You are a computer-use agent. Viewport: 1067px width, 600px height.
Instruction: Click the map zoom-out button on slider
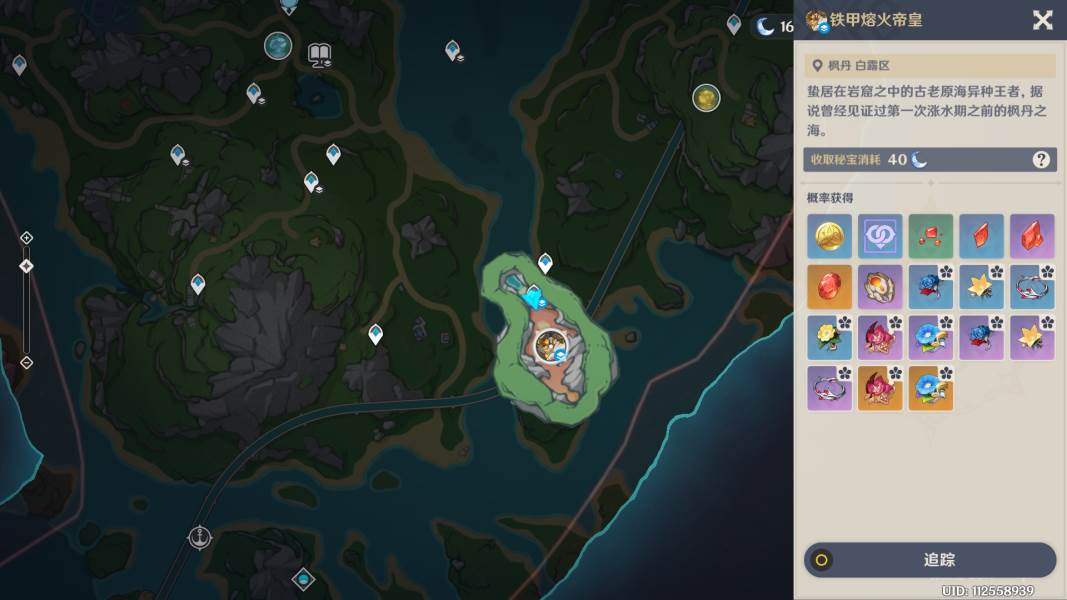(26, 362)
